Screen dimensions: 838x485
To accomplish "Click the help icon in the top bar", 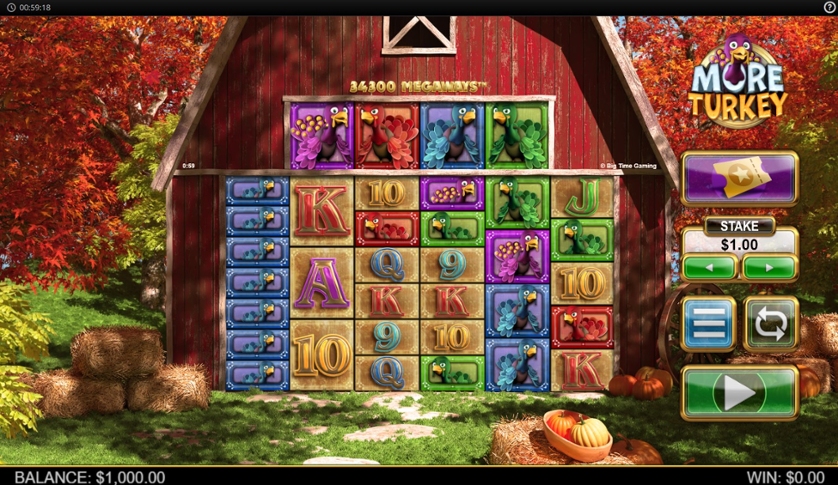I will 829,7.
